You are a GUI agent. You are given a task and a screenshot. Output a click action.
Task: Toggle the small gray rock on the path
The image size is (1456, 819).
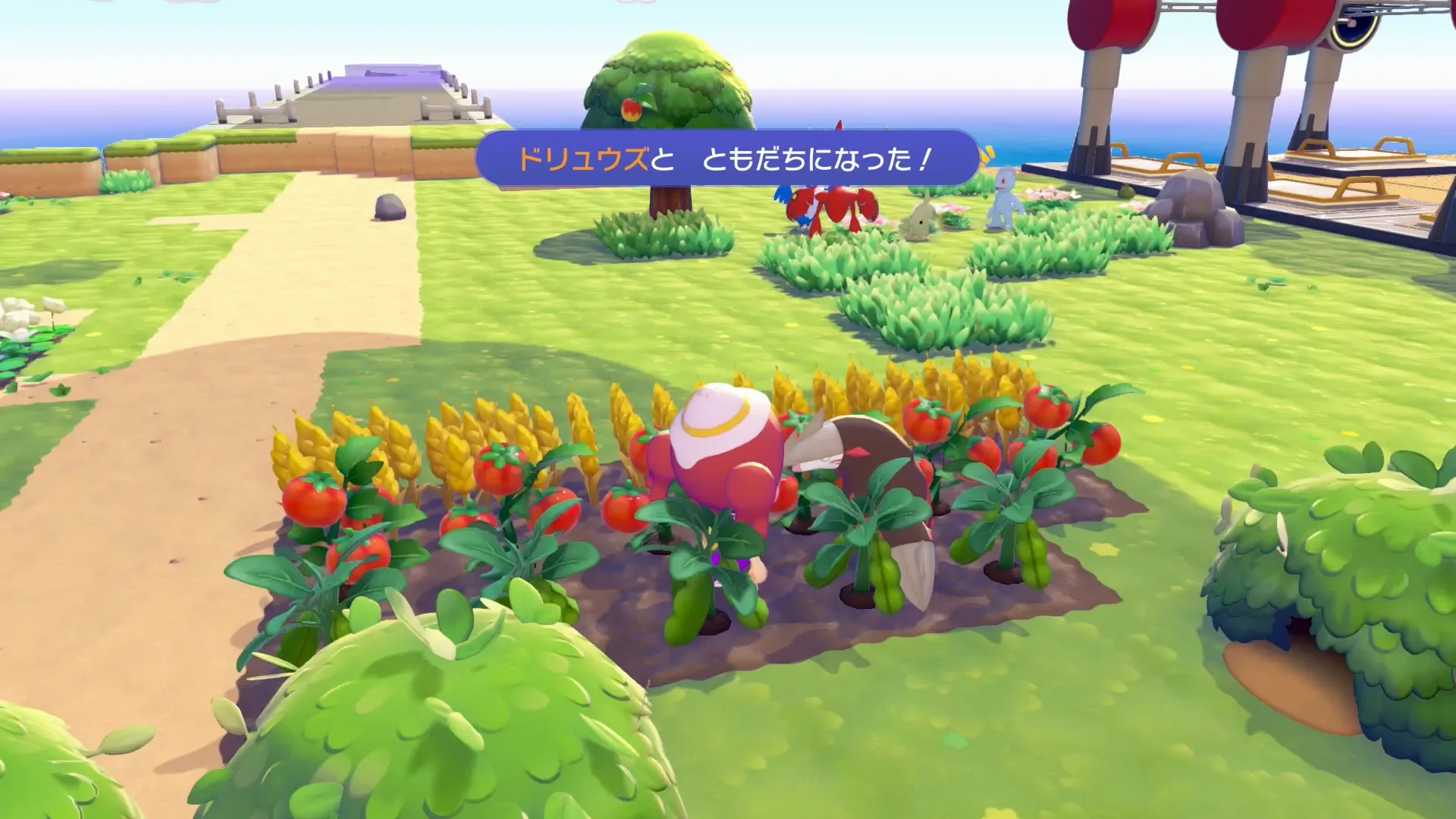[388, 208]
